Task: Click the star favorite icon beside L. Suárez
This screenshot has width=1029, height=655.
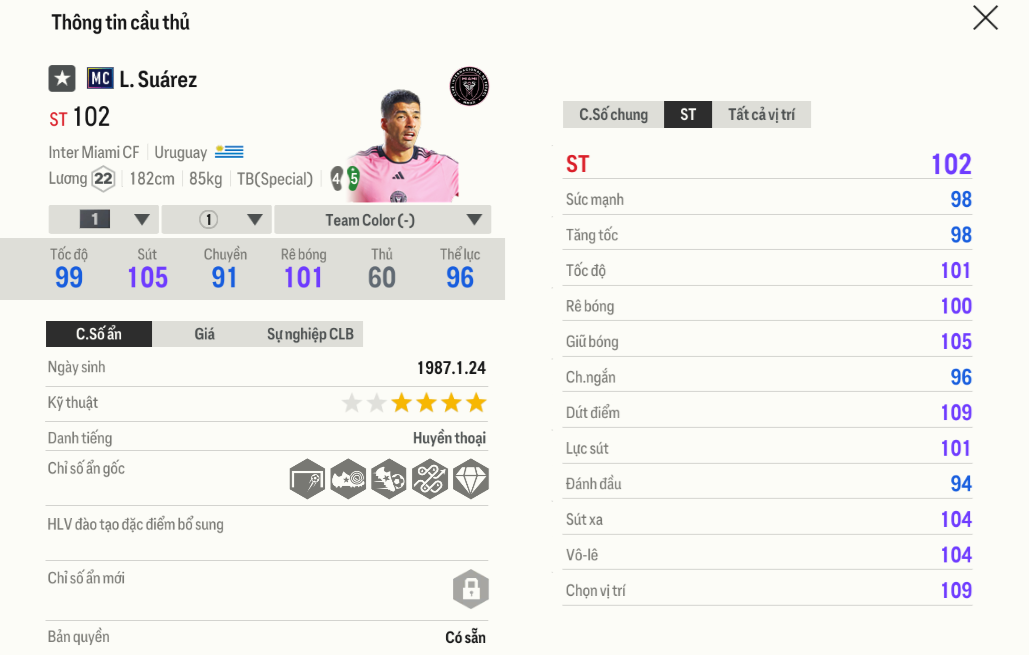Action: coord(62,78)
